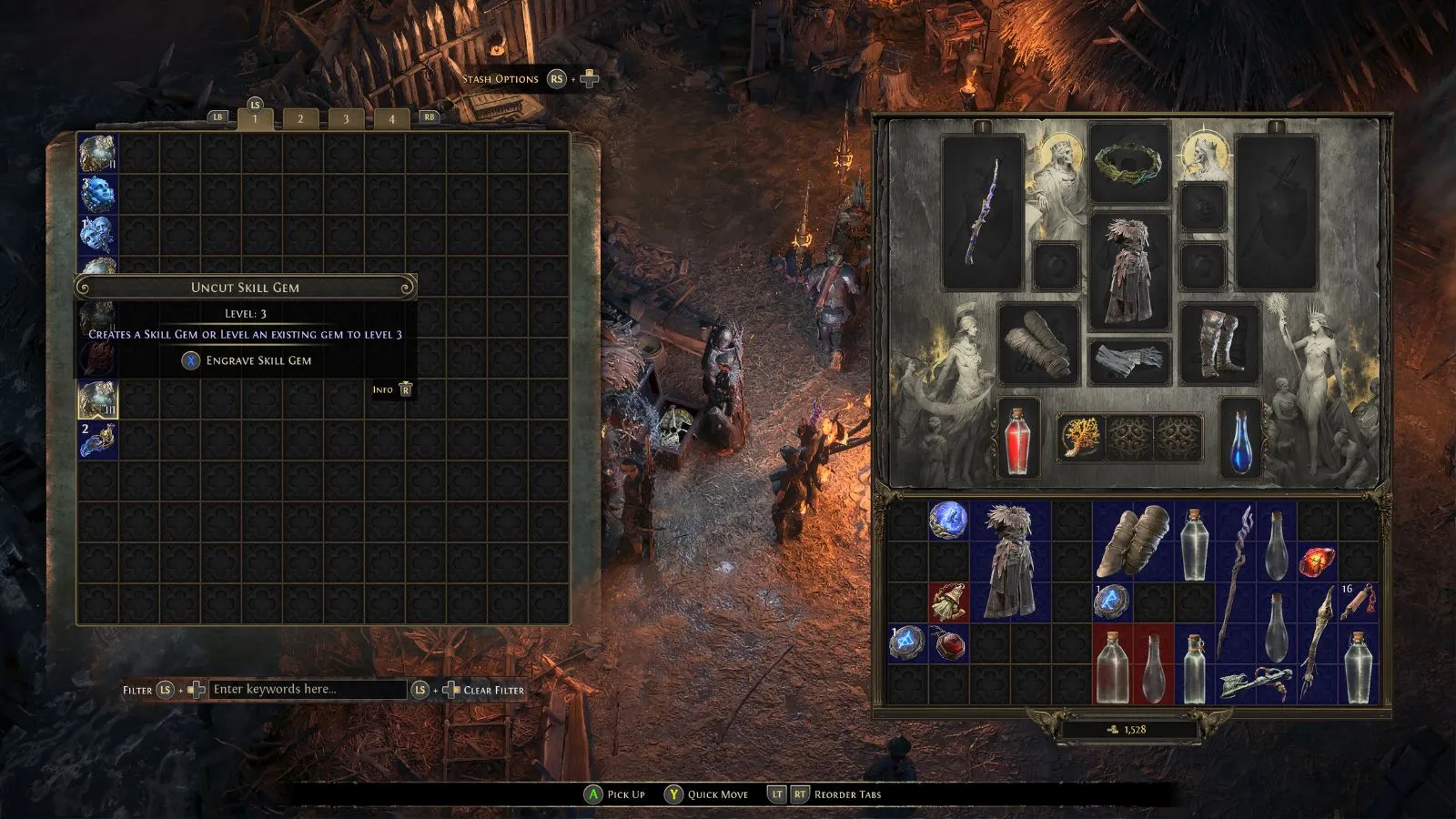Select stash tab 4
The width and height of the screenshot is (1456, 819).
click(x=391, y=118)
